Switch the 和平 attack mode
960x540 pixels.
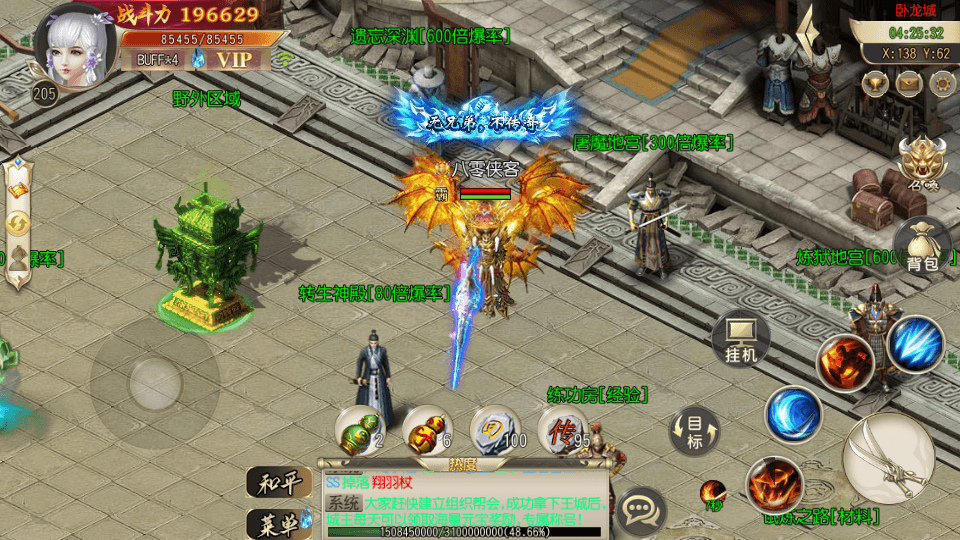tap(278, 483)
